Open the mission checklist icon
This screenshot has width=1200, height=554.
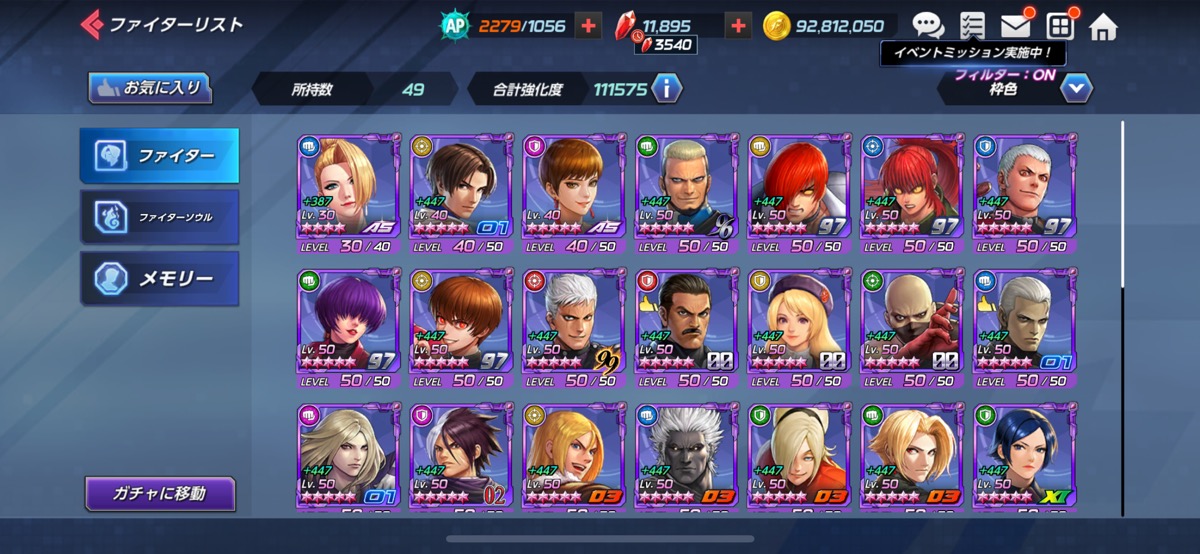click(x=971, y=26)
